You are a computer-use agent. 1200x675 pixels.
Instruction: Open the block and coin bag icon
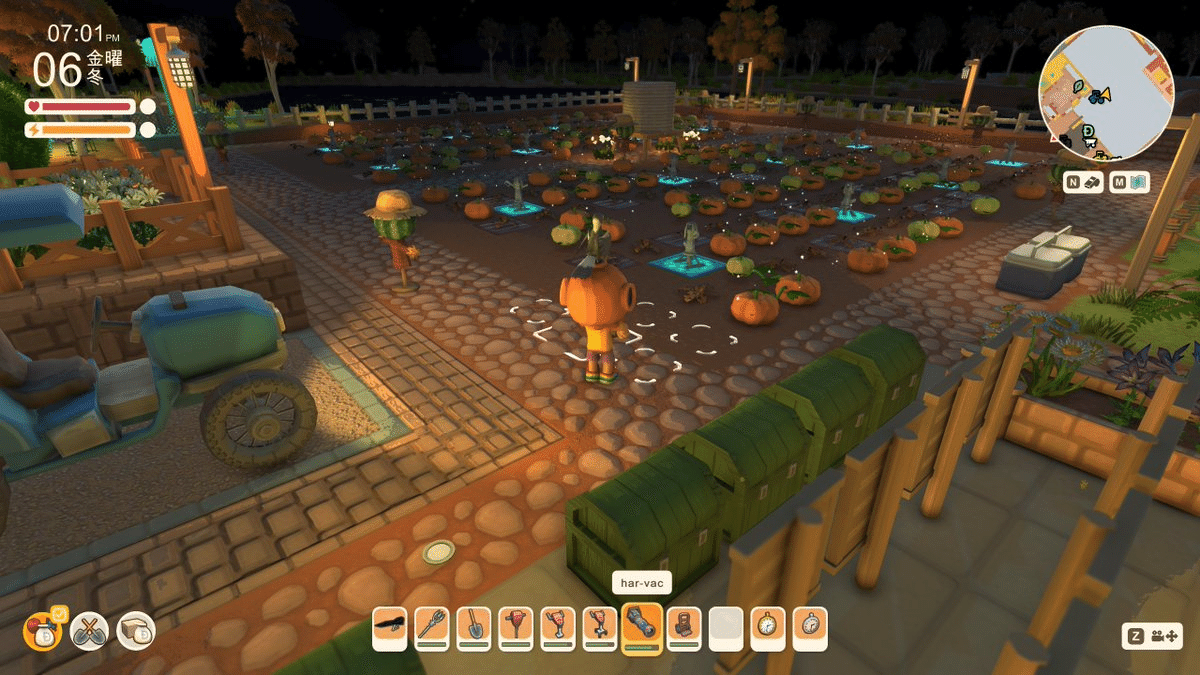pos(136,630)
